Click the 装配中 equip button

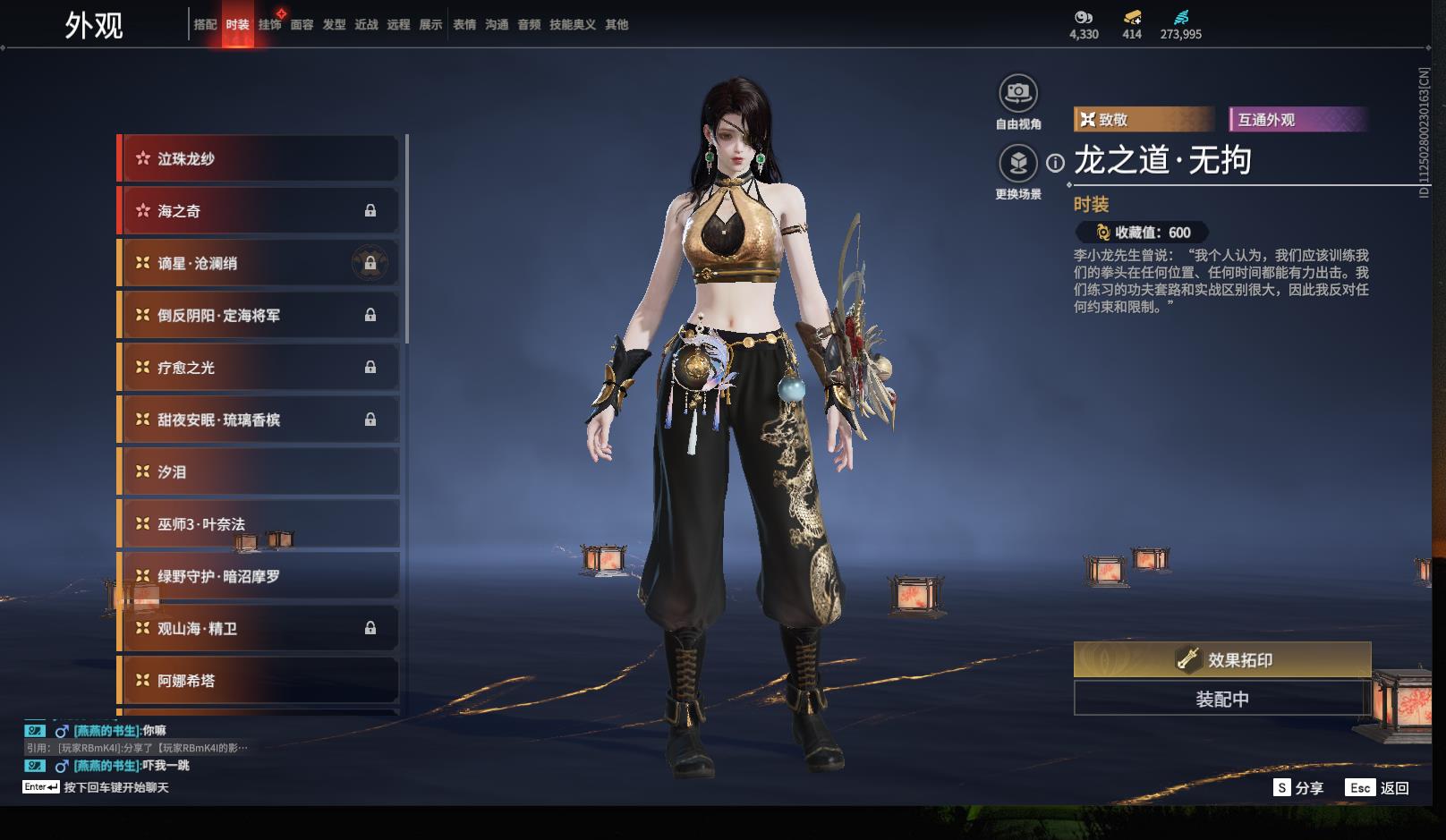1222,699
